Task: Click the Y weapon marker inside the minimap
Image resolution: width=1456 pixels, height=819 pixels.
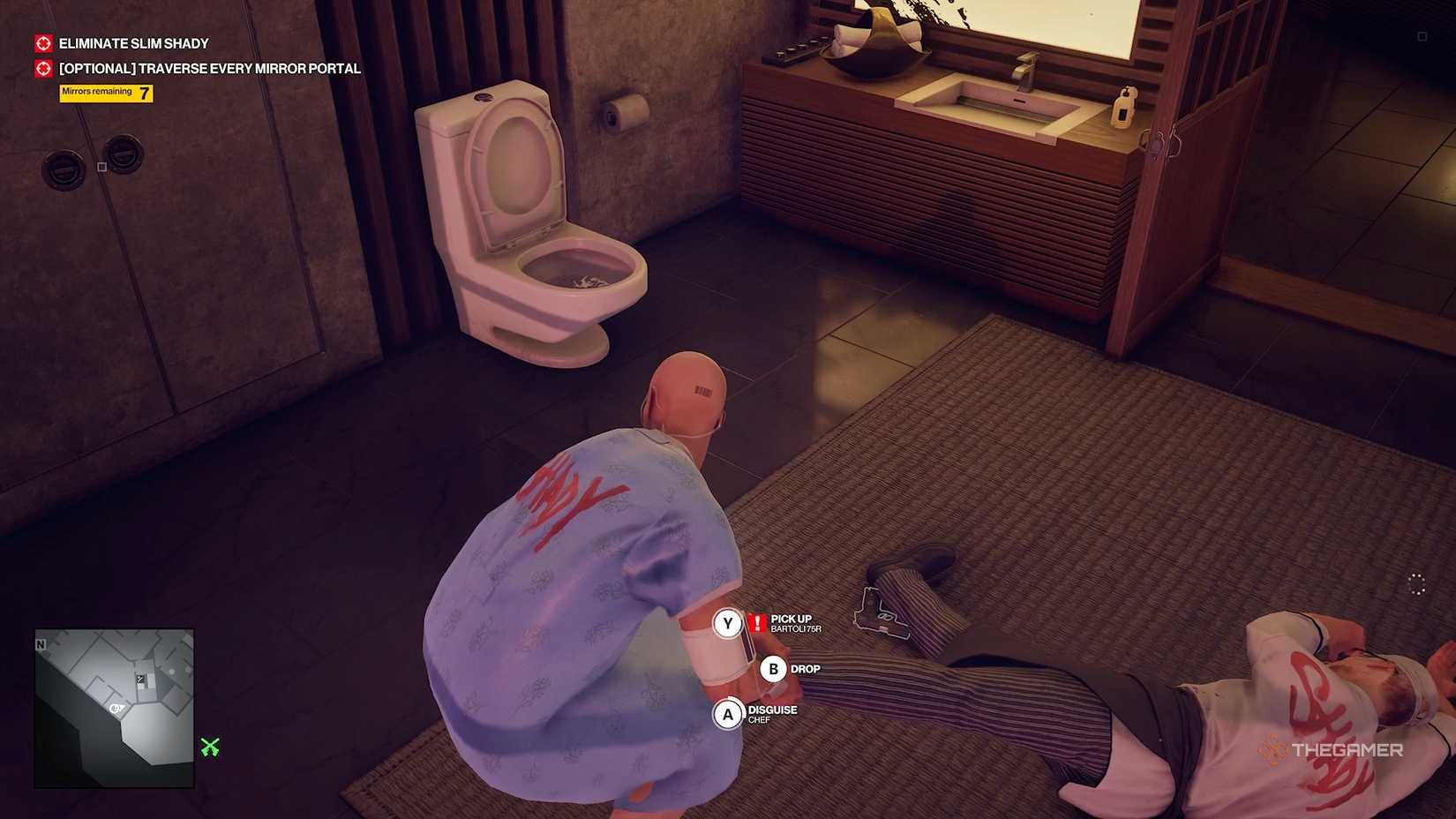Action: click(x=140, y=680)
